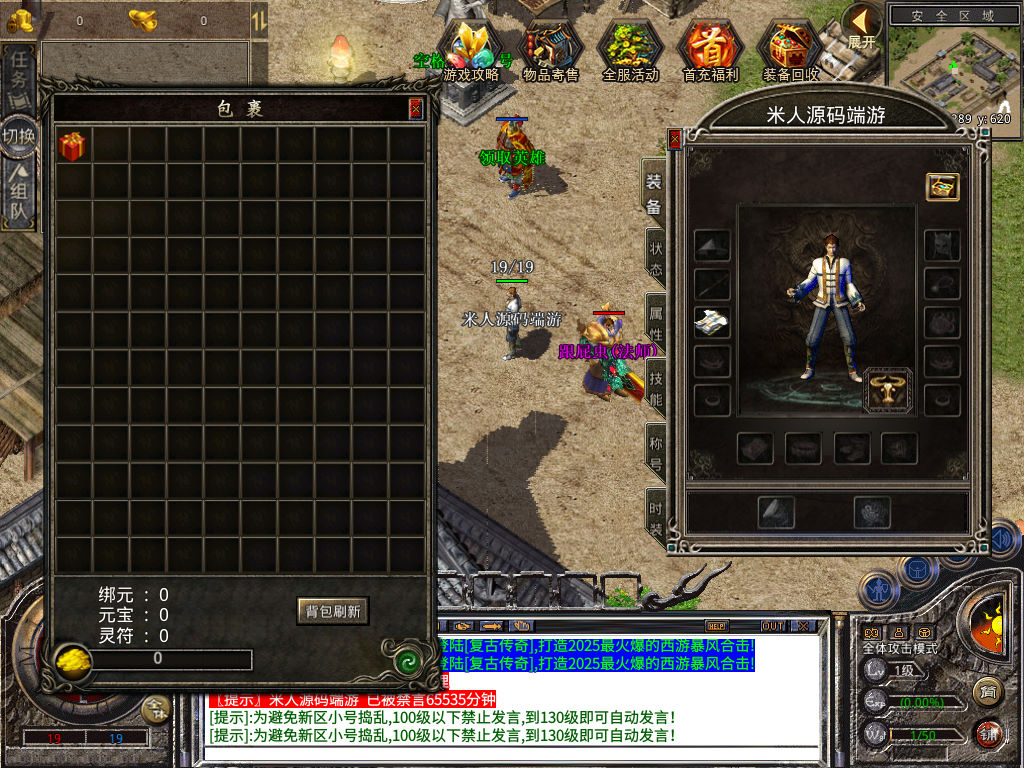This screenshot has height=768, width=1024.
Task: Open the 游戏攻略 game guide icon
Action: pos(471,48)
